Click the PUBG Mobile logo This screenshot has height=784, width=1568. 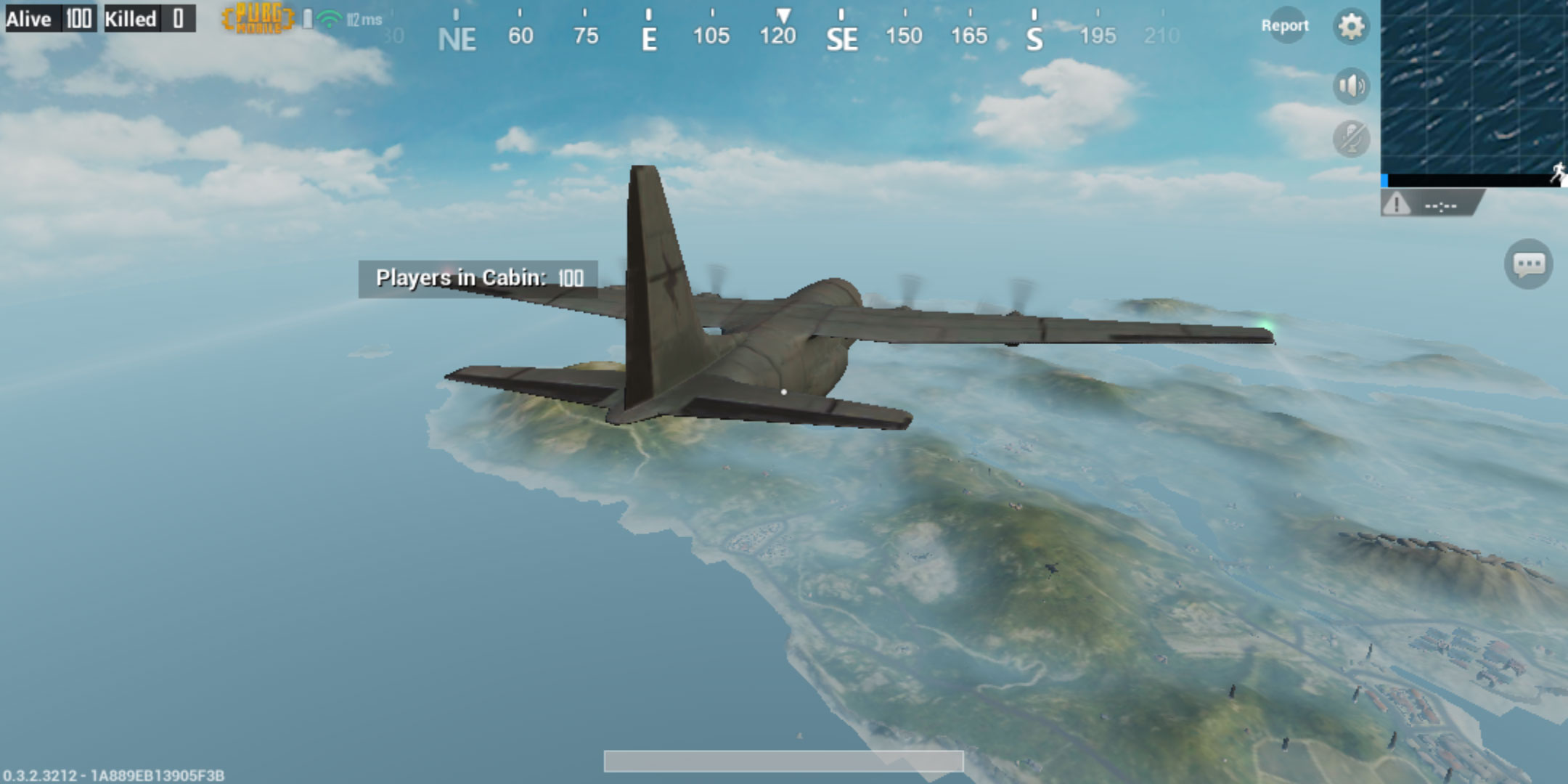click(x=259, y=19)
